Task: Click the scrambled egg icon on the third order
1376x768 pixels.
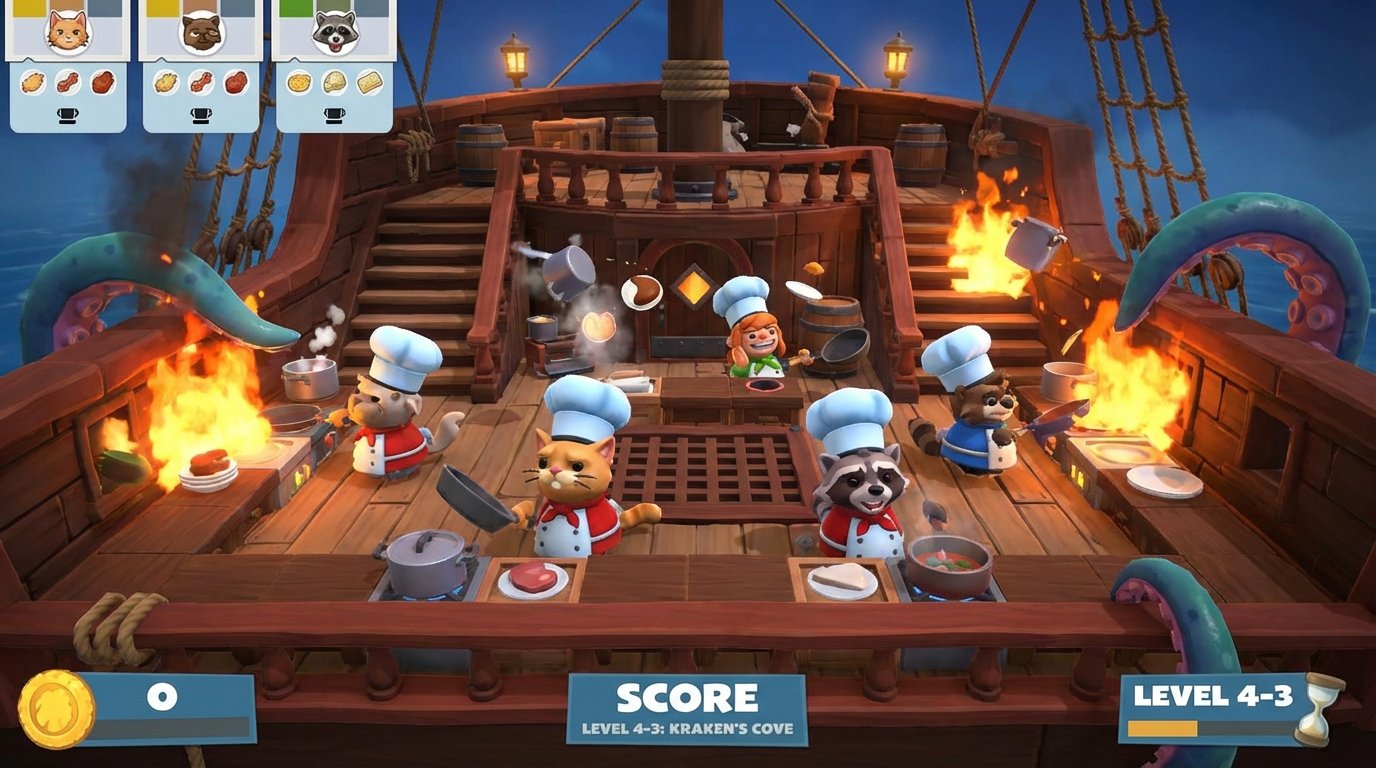Action: (x=299, y=83)
